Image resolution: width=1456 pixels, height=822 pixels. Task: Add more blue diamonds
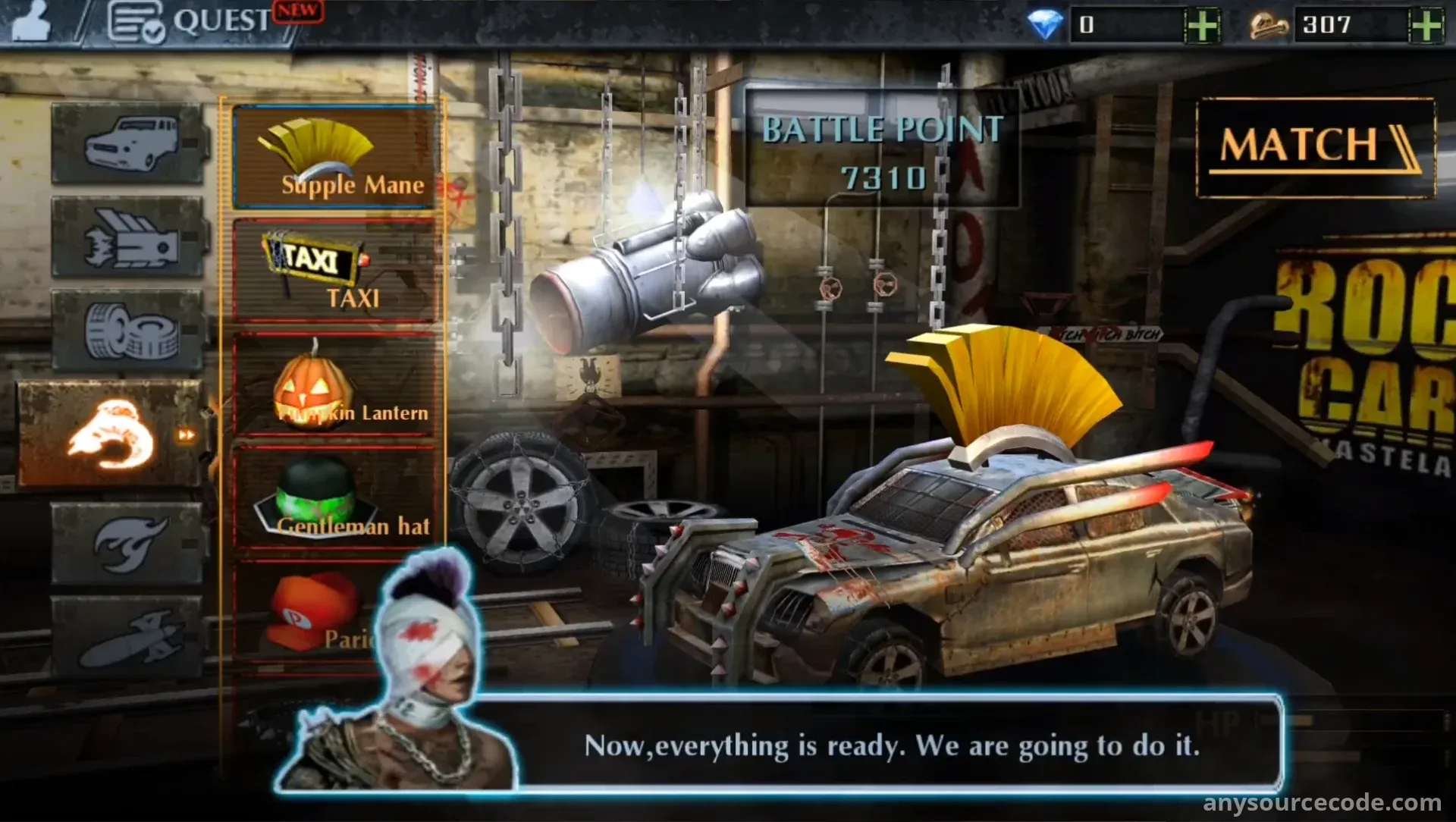pyautogui.click(x=1202, y=26)
